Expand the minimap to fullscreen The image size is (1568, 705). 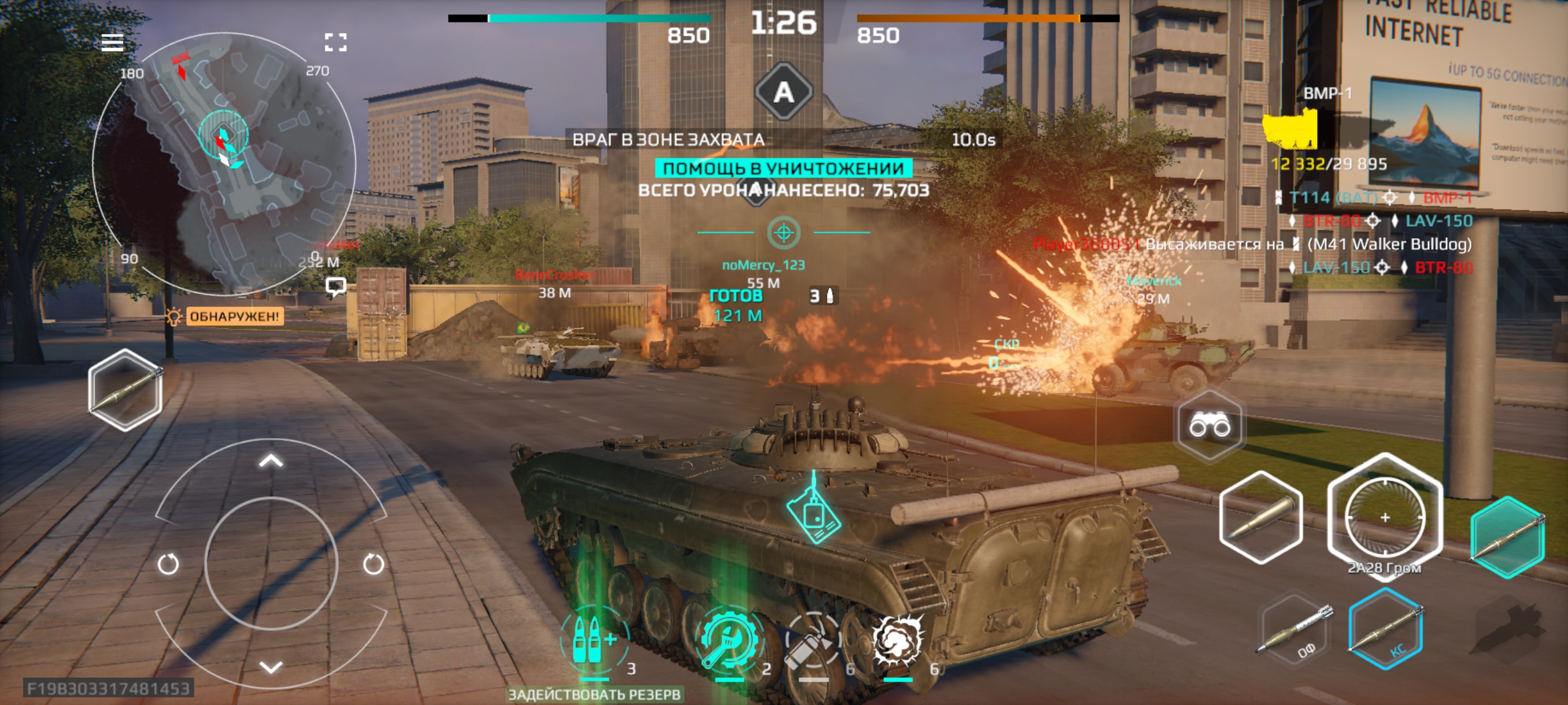(x=335, y=42)
